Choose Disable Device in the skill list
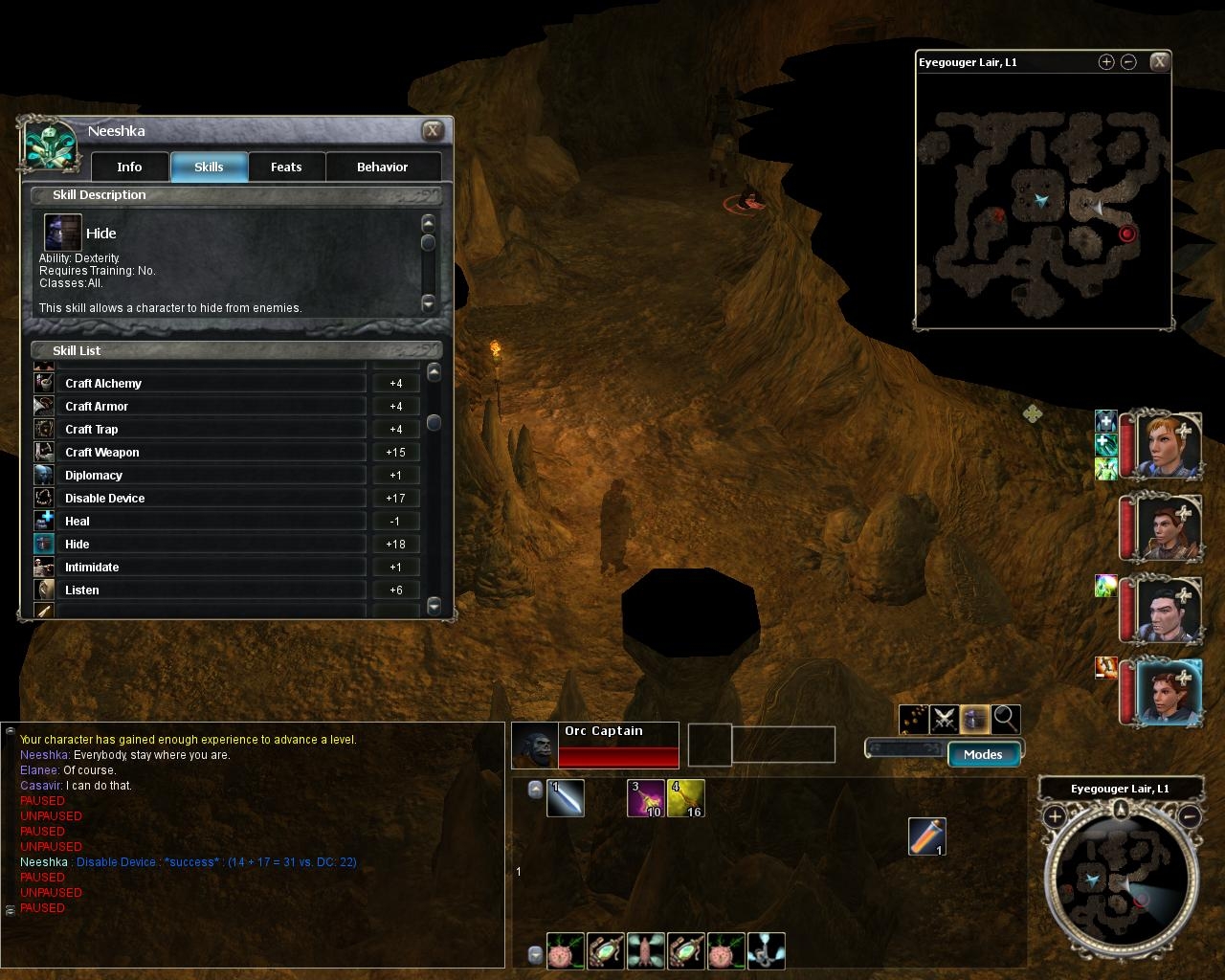Screen dimensions: 1225x980 [x=211, y=498]
